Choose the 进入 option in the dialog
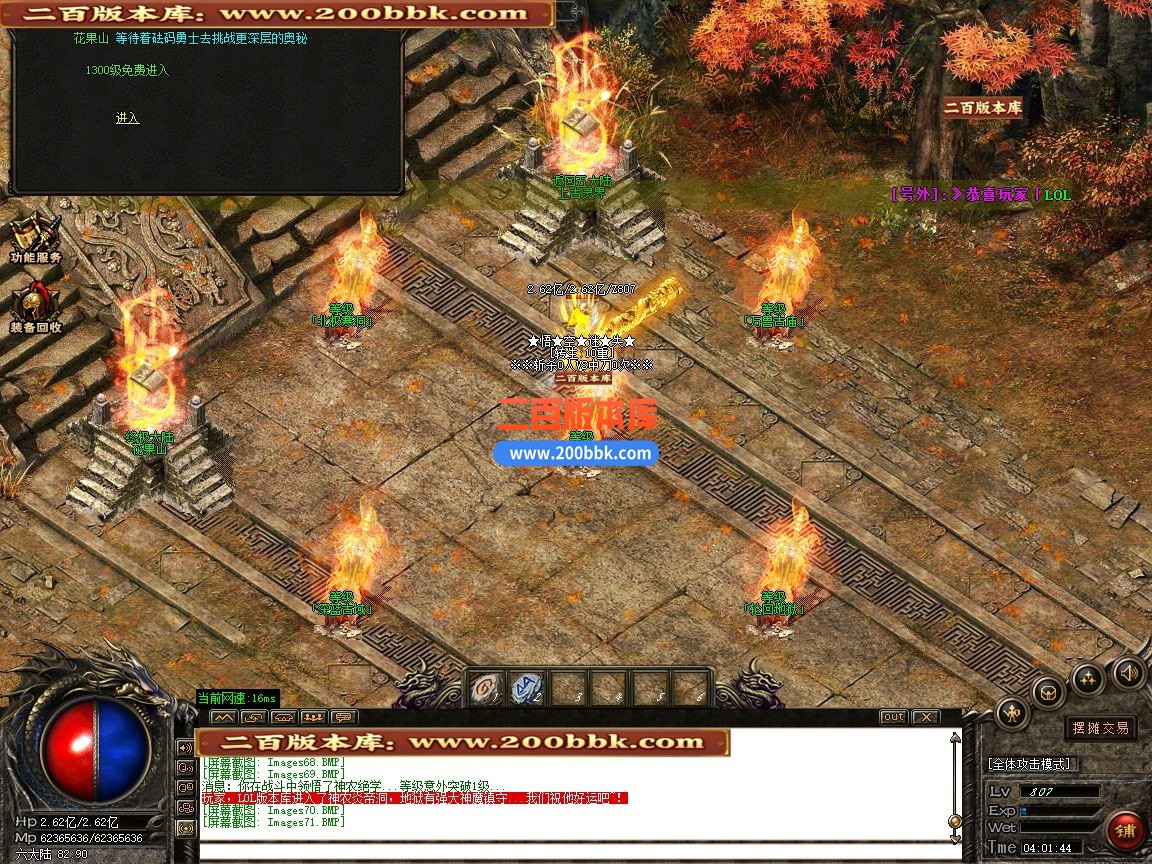Viewport: 1152px width, 864px height. coord(127,118)
